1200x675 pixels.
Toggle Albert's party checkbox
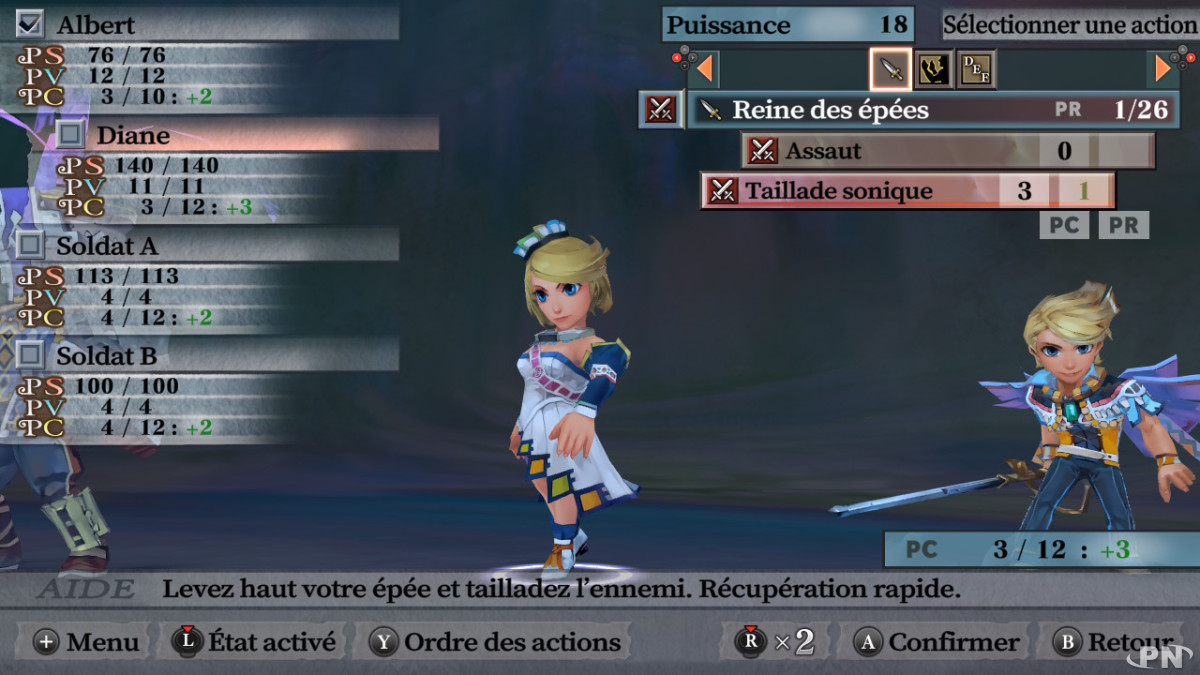click(31, 23)
